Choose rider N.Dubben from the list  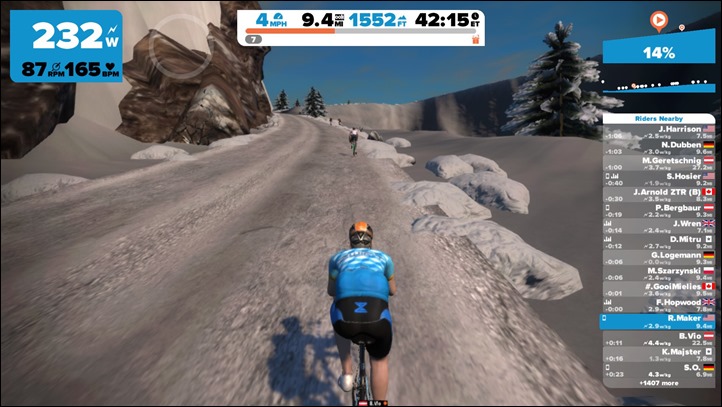click(658, 147)
